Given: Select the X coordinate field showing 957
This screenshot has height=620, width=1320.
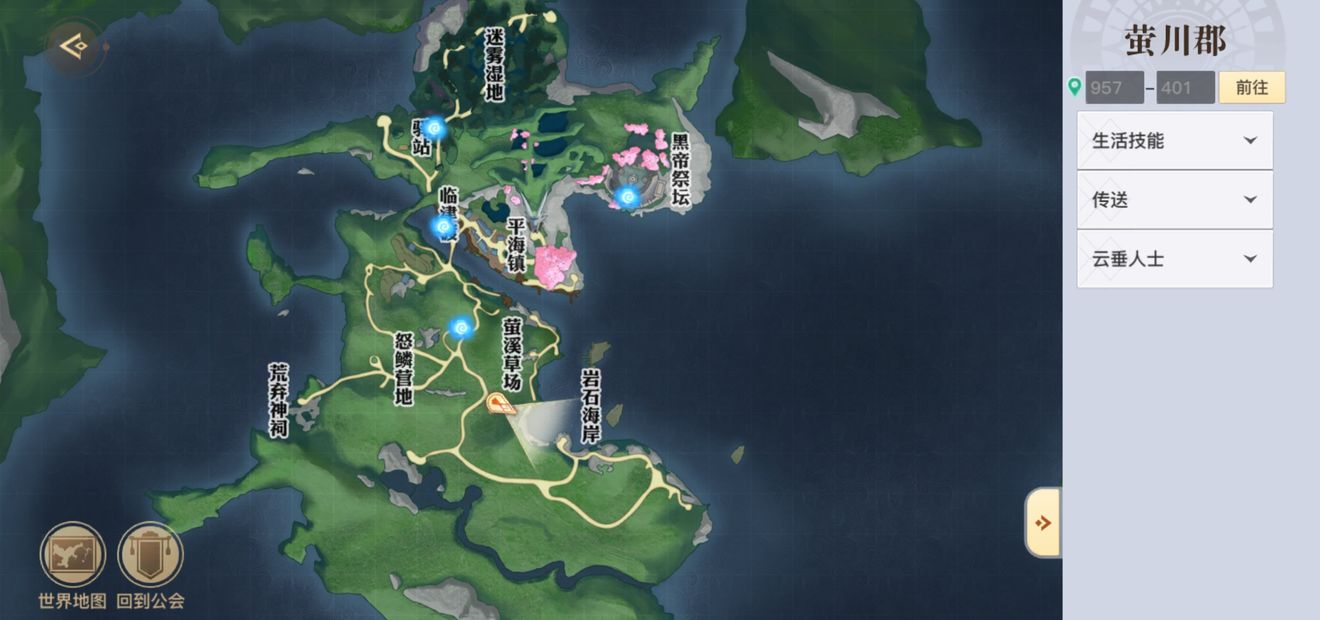Looking at the screenshot, I should click(1114, 88).
